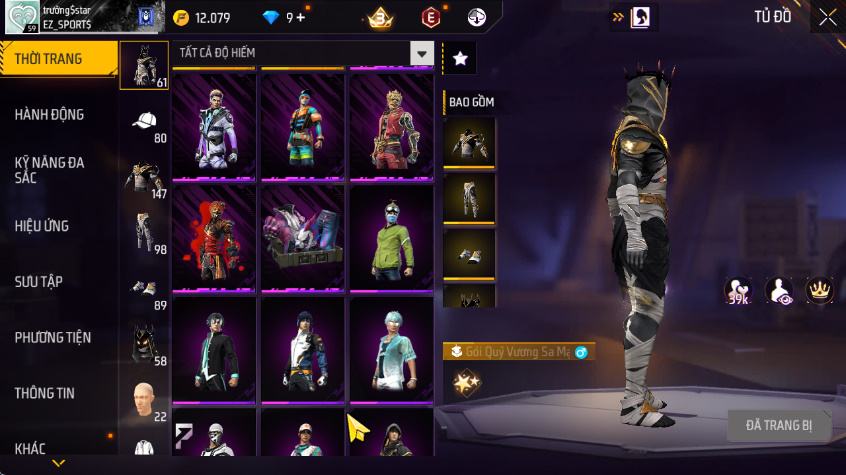
Task: Click the Đã Trang Bị button
Action: click(779, 425)
